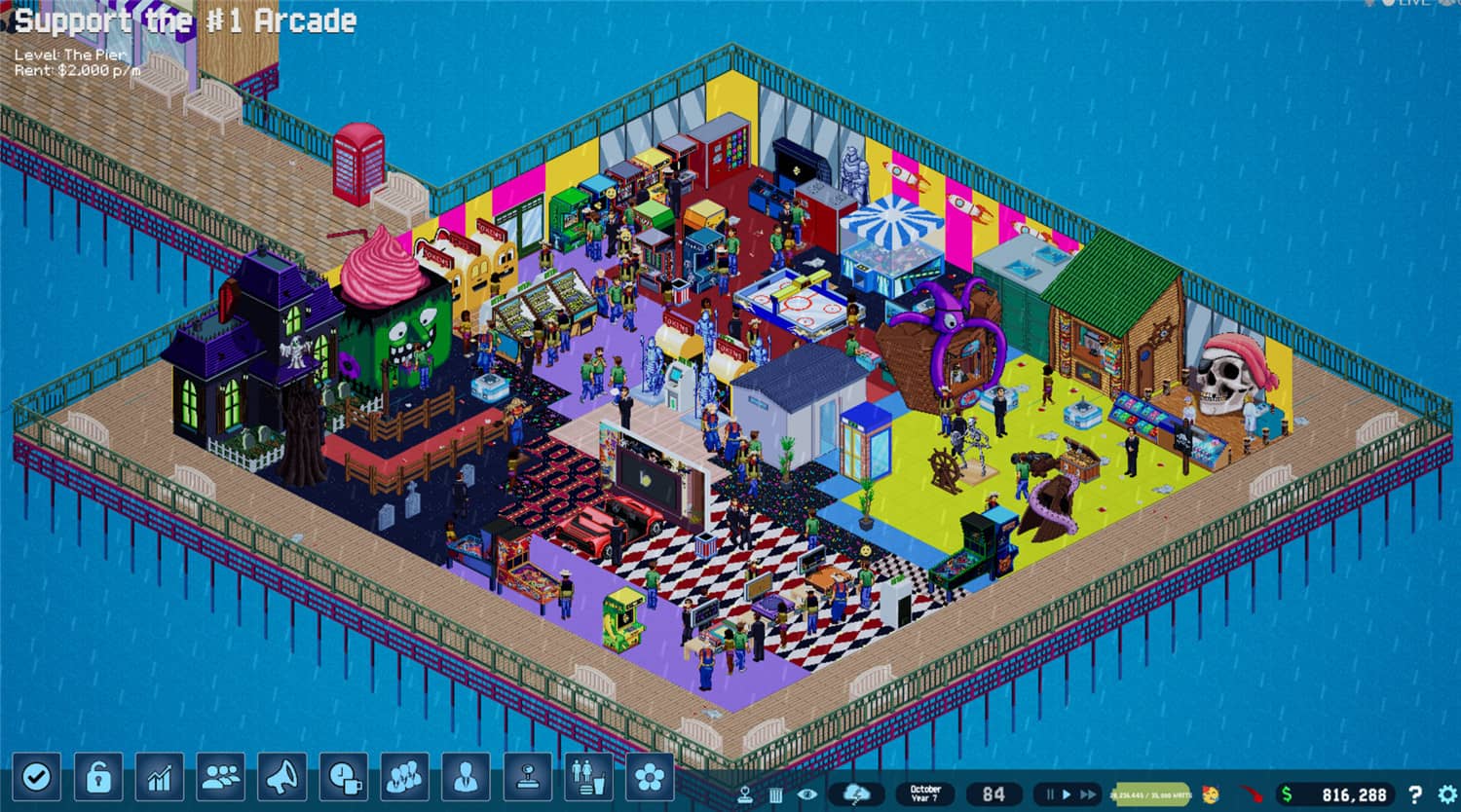Screen dimensions: 1461x812
Task: Click the green watts power meter
Action: pos(1149,794)
